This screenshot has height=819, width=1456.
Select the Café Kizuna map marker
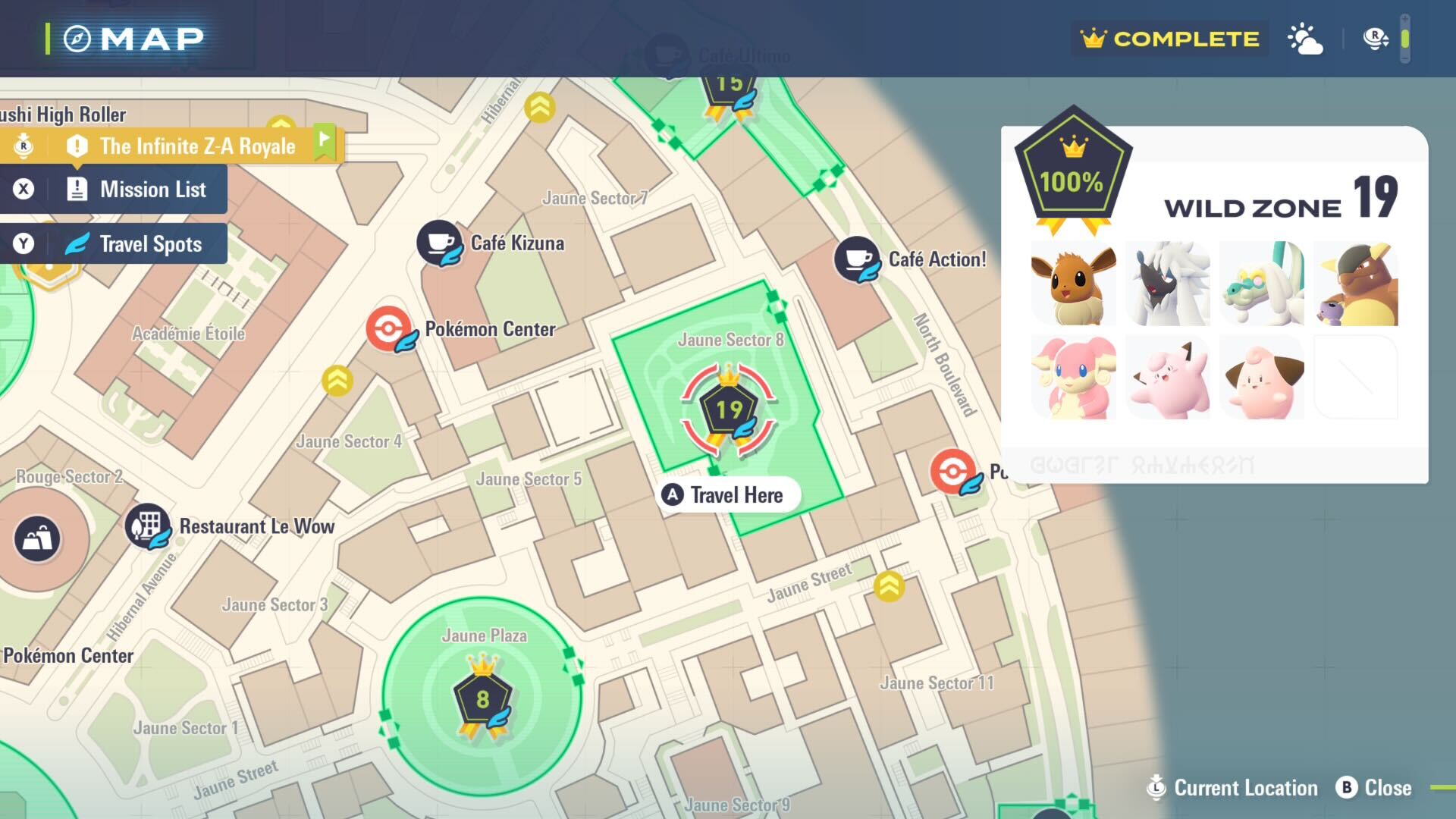[439, 243]
